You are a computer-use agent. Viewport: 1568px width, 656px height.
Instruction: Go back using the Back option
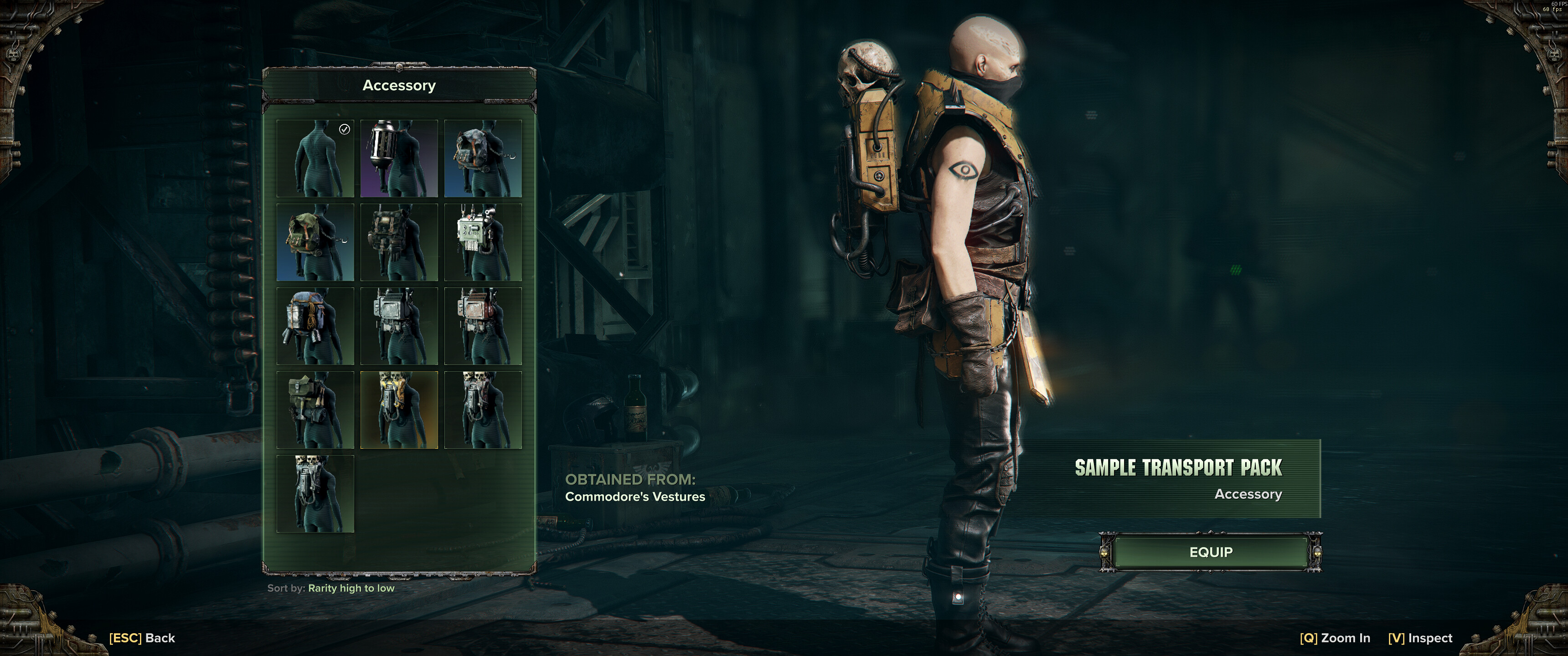point(142,638)
